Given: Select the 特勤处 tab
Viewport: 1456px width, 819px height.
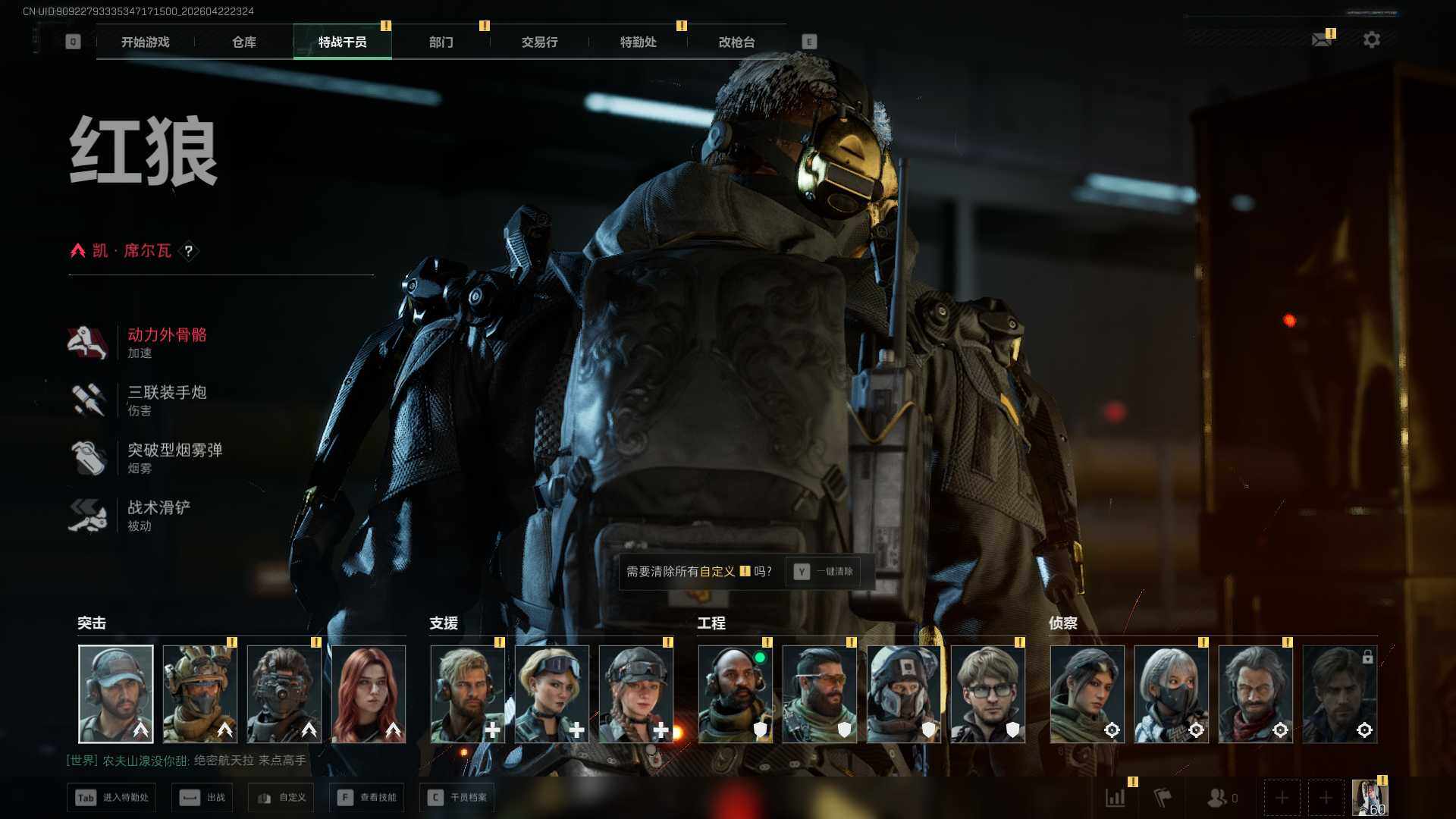Looking at the screenshot, I should click(638, 42).
